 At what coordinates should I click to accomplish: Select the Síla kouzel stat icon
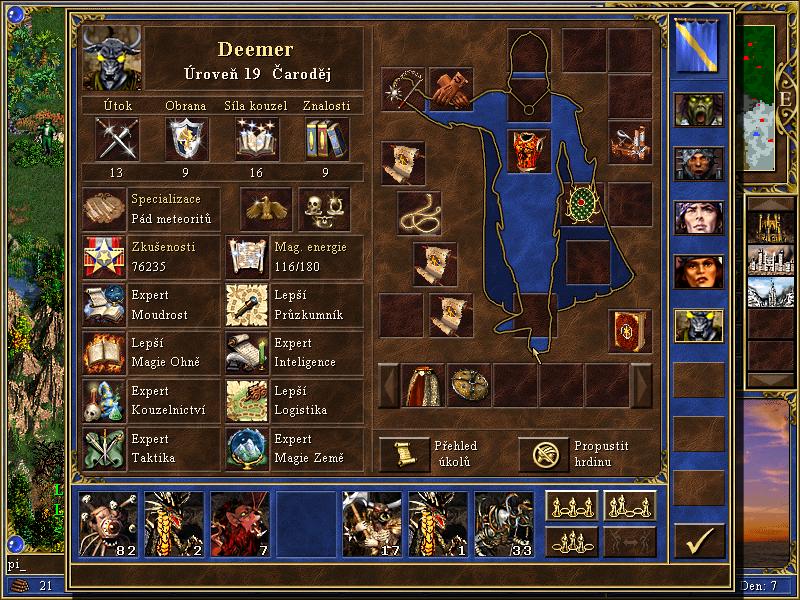(x=257, y=138)
